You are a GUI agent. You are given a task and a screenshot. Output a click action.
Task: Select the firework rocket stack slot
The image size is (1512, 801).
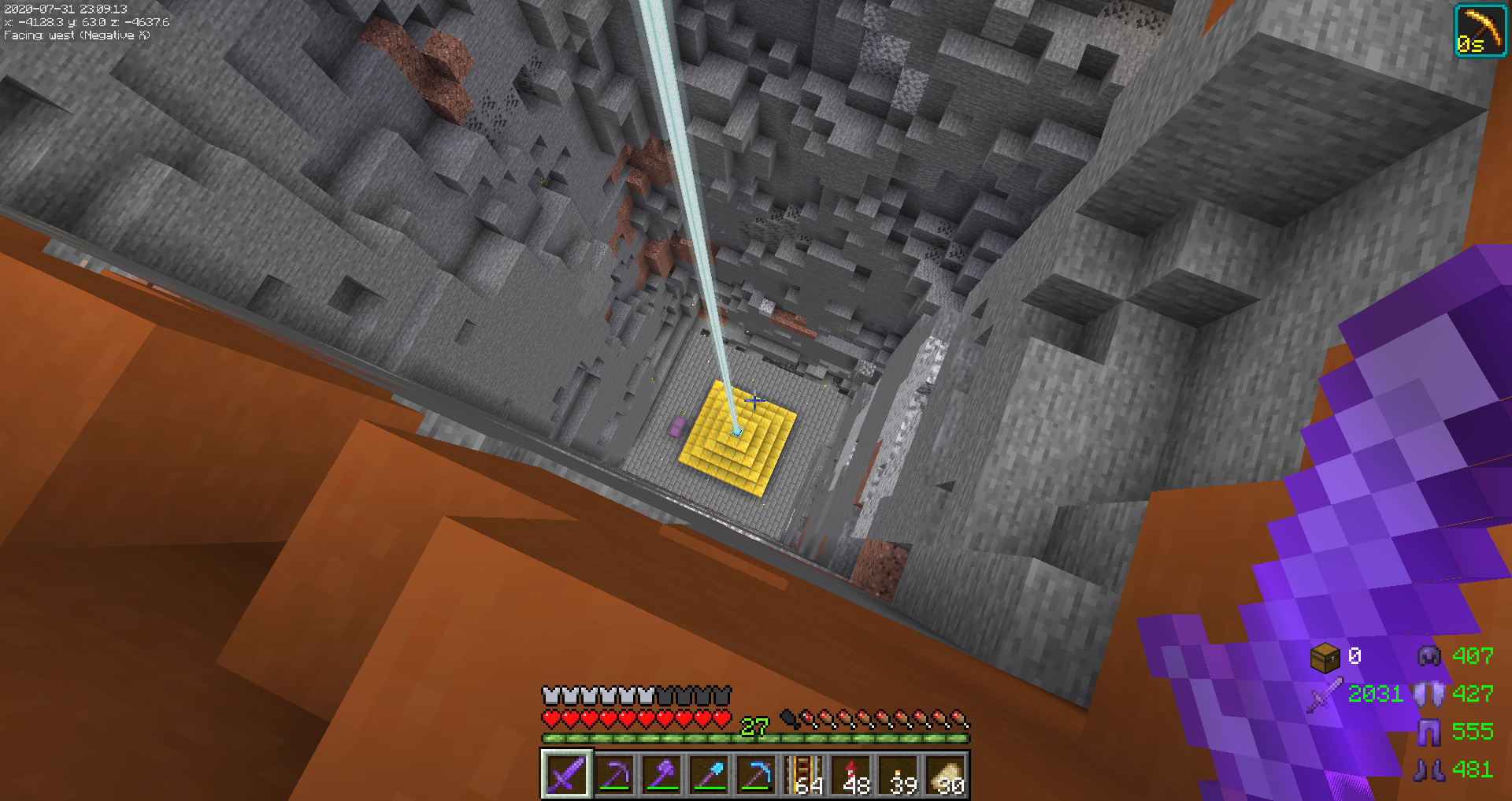pos(851,774)
